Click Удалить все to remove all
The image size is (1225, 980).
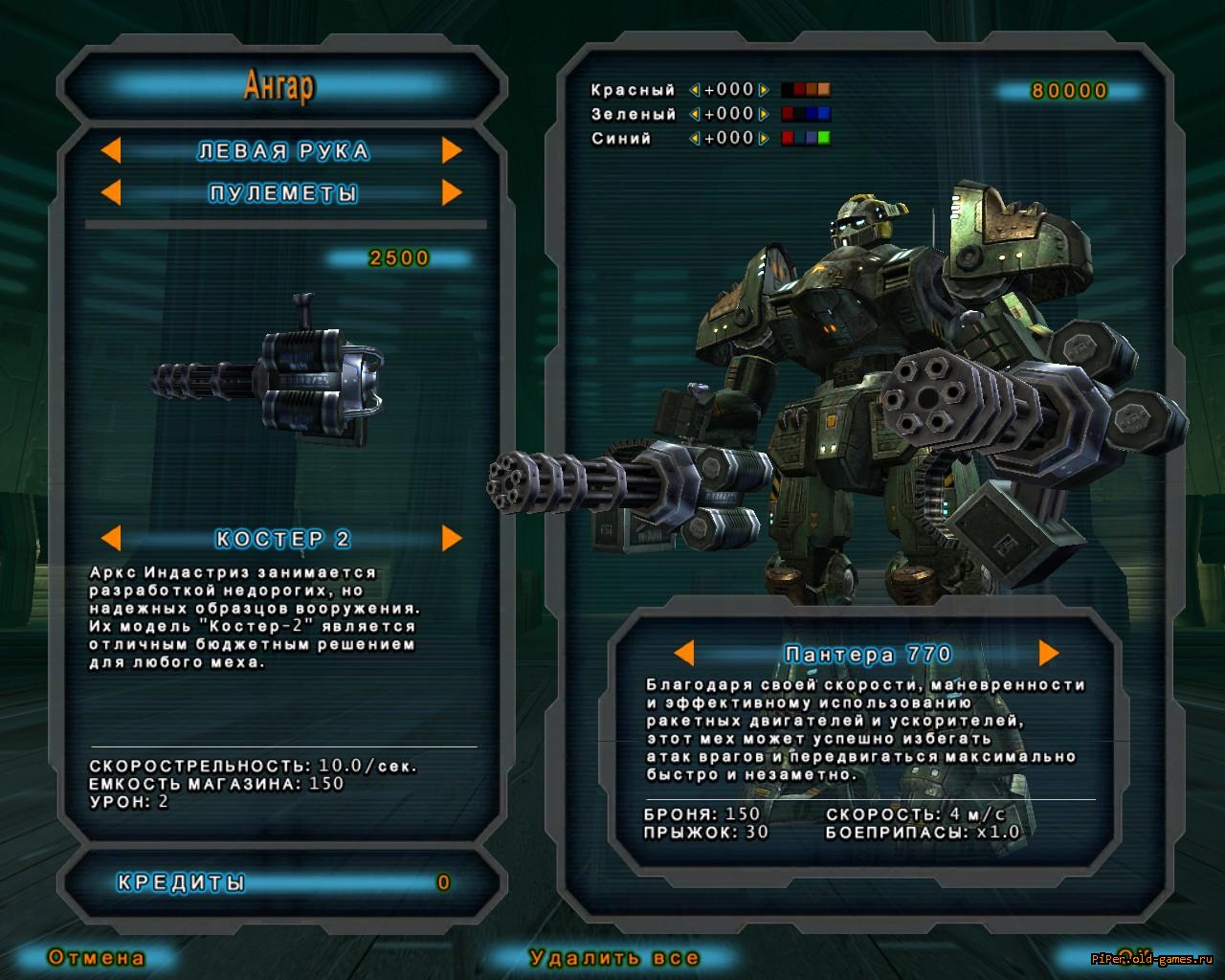pyautogui.click(x=613, y=957)
